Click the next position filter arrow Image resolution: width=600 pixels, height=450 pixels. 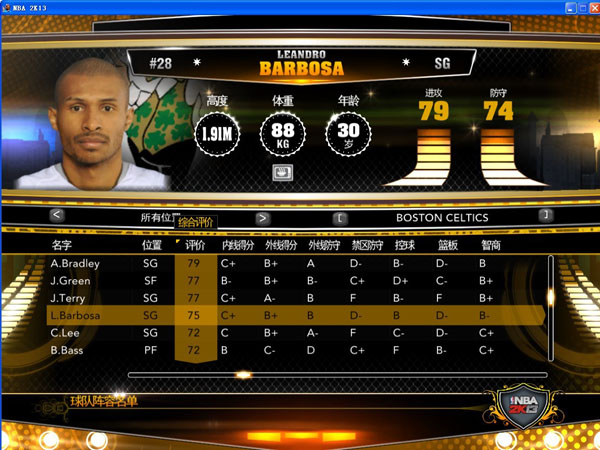click(263, 217)
